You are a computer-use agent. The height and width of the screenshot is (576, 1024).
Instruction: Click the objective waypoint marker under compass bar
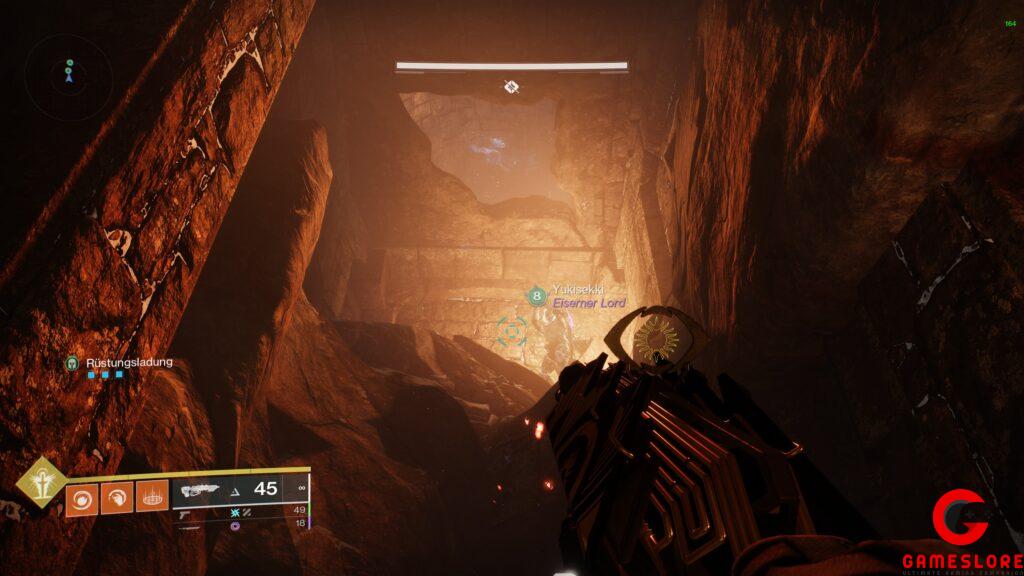[x=511, y=87]
